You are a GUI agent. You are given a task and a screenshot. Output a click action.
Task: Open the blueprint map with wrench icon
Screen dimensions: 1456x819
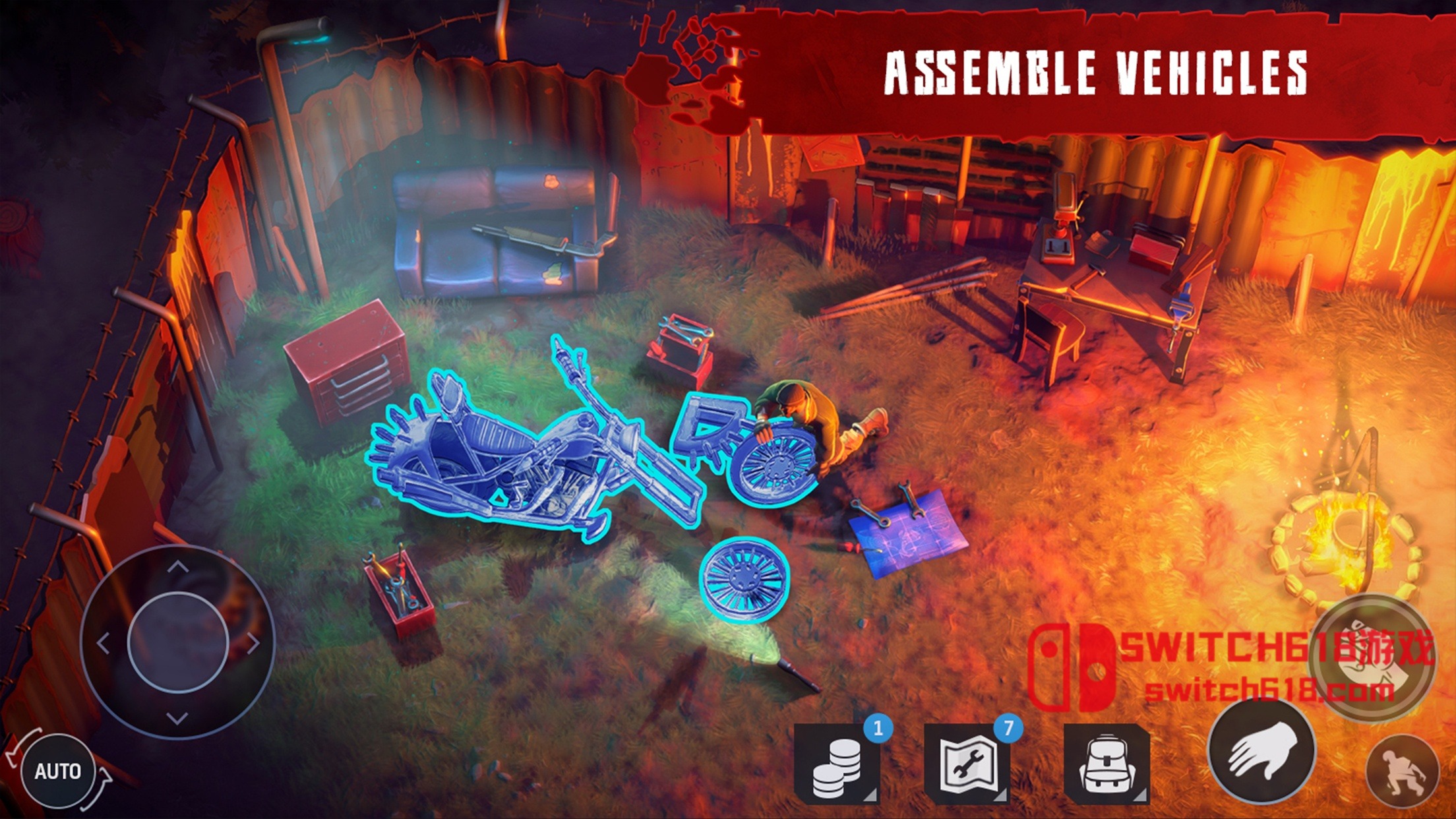click(x=967, y=764)
